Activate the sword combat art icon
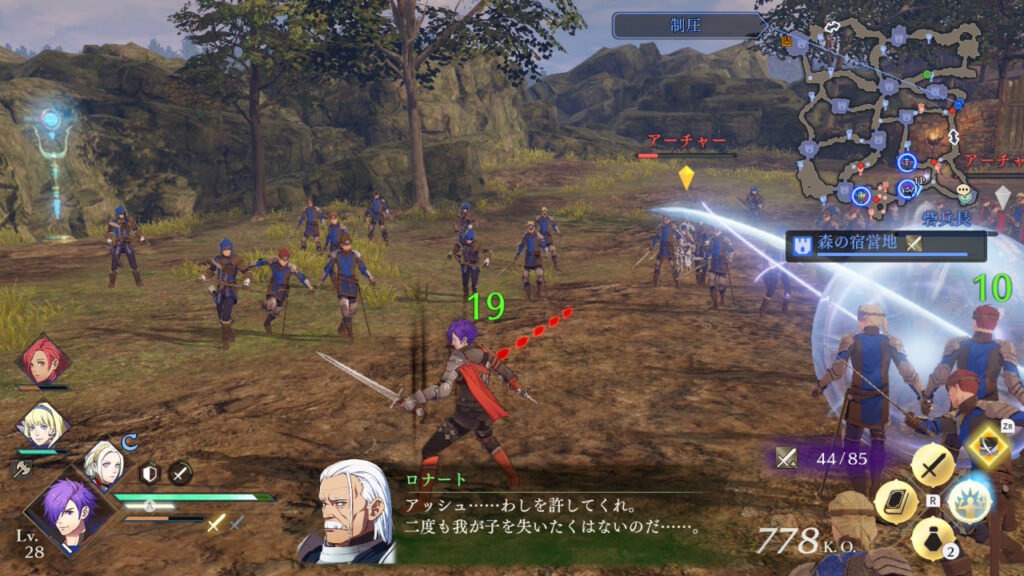This screenshot has width=1024, height=576. pos(932,465)
